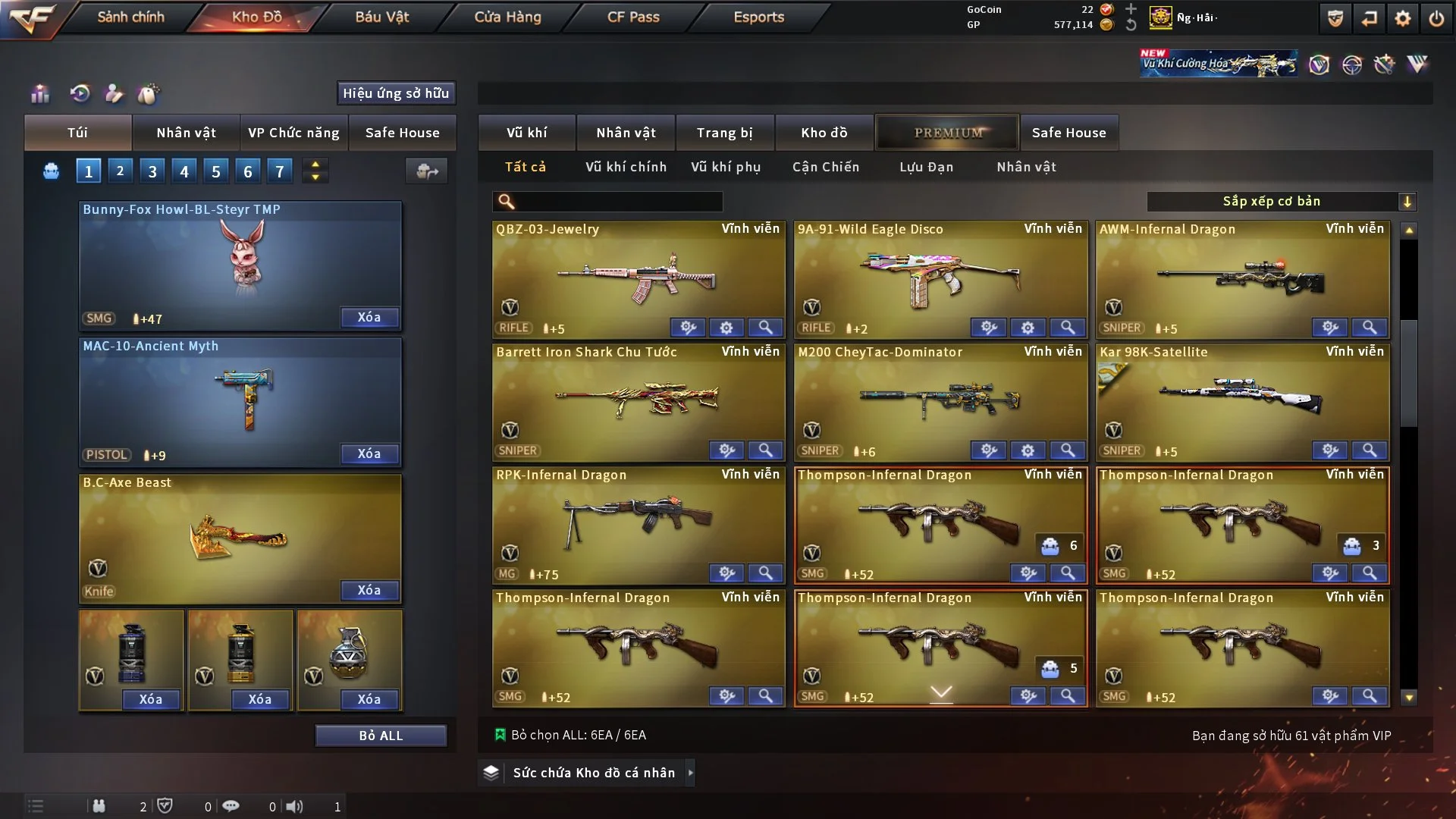Select the Vũ khí tab
Screen dimensions: 1456x819
click(x=526, y=133)
